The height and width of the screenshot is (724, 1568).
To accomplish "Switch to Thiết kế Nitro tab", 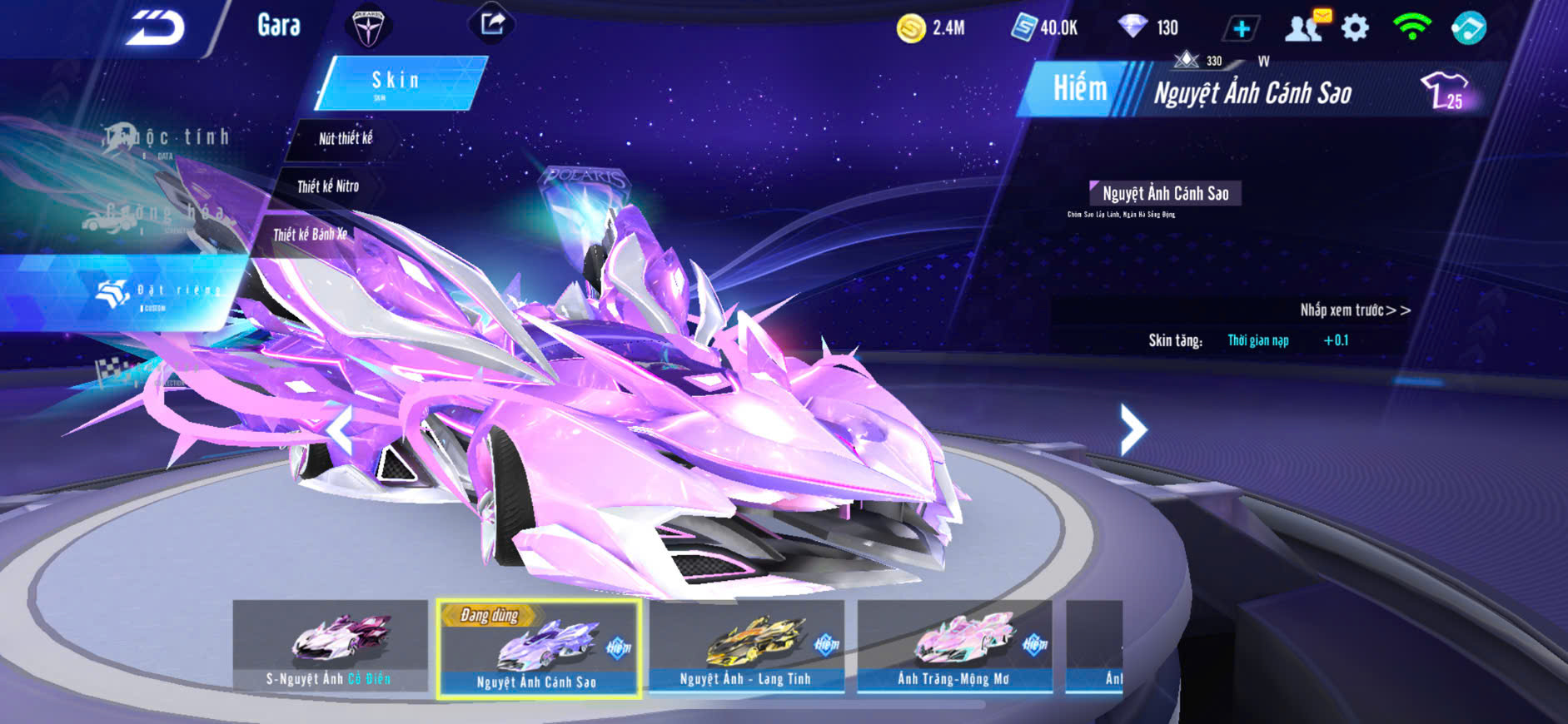I will click(328, 186).
